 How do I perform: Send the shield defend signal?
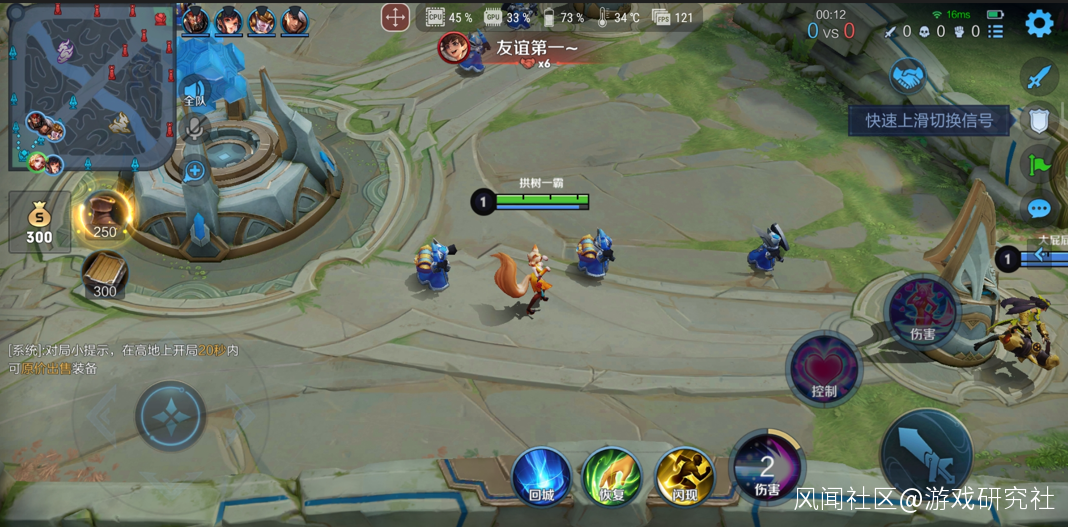pyautogui.click(x=1040, y=121)
